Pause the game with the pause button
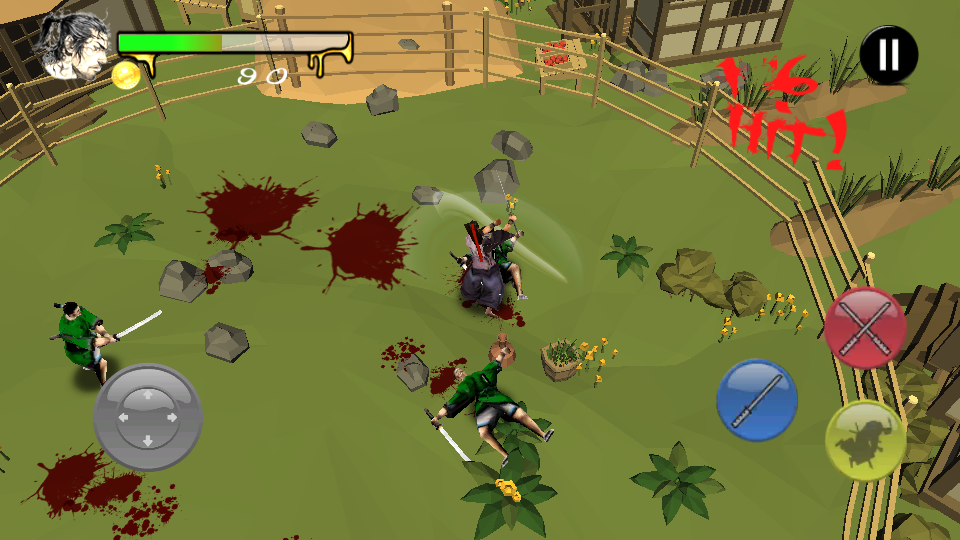The image size is (960, 540). click(888, 55)
